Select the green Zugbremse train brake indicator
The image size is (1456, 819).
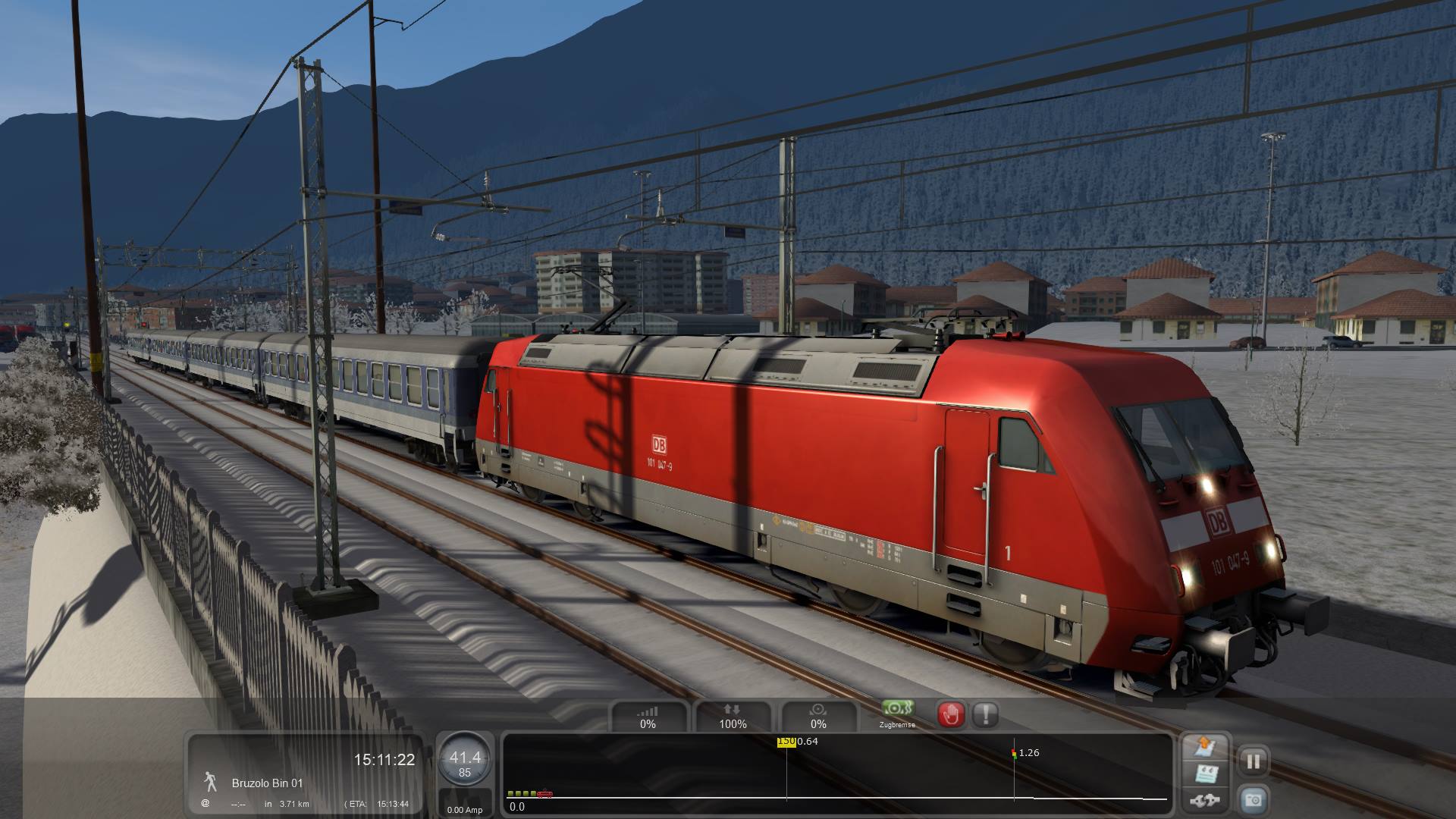pos(897,710)
